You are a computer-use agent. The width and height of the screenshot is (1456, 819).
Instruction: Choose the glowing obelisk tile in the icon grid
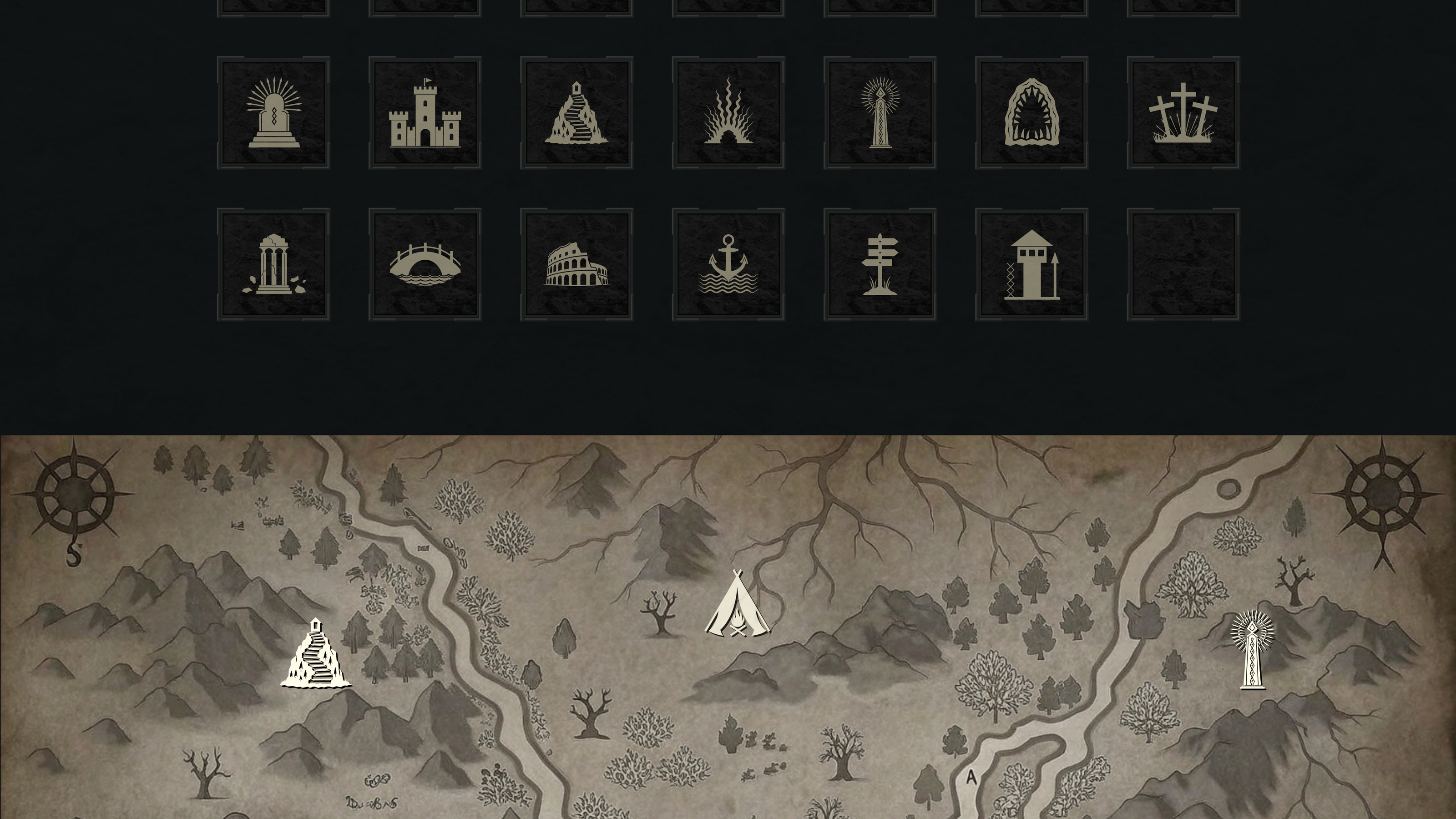point(880,112)
